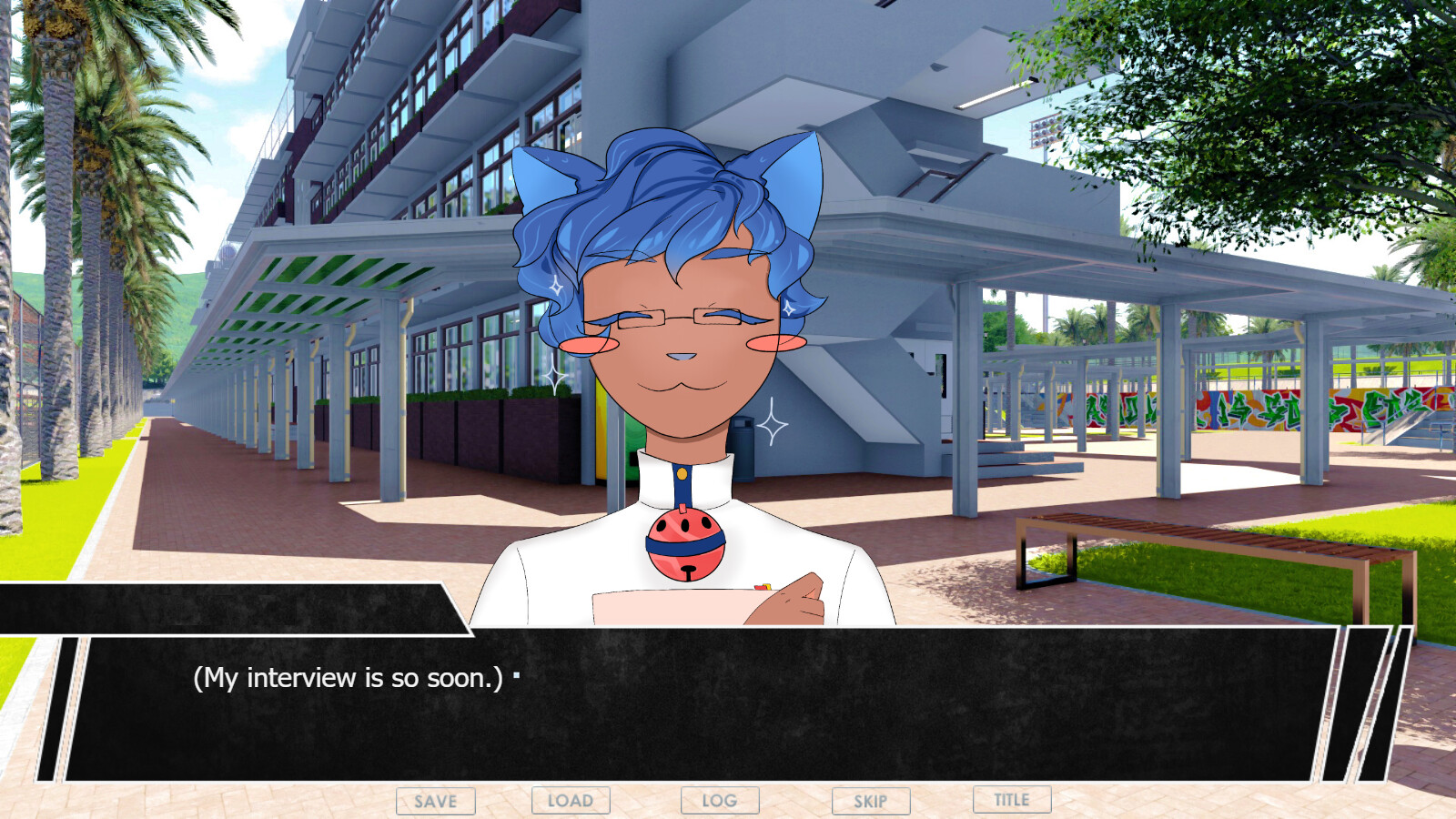The height and width of the screenshot is (819, 1456).
Task: Click the SAVE button
Action: (x=435, y=801)
